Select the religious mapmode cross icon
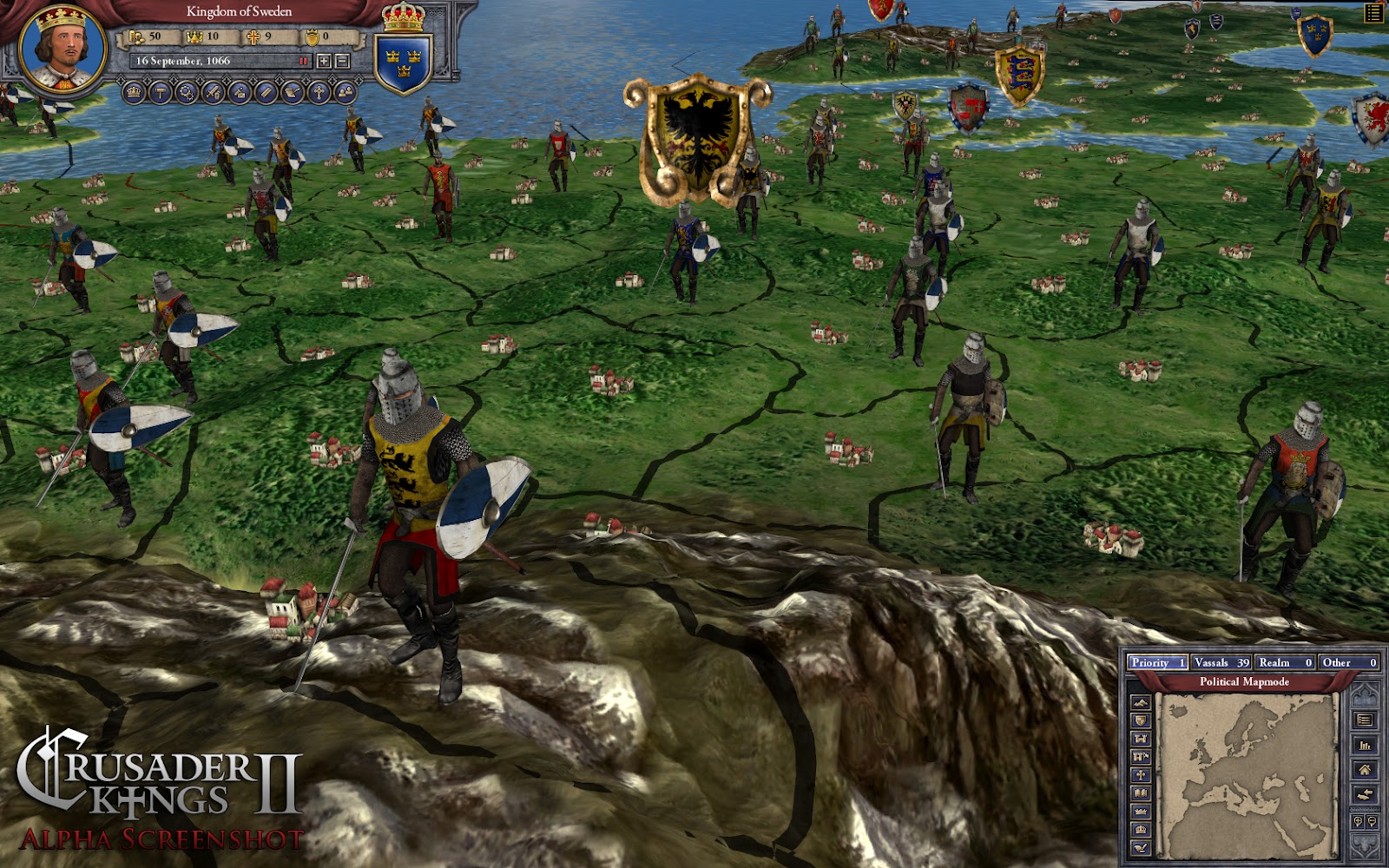The width and height of the screenshot is (1389, 868). 1141,775
